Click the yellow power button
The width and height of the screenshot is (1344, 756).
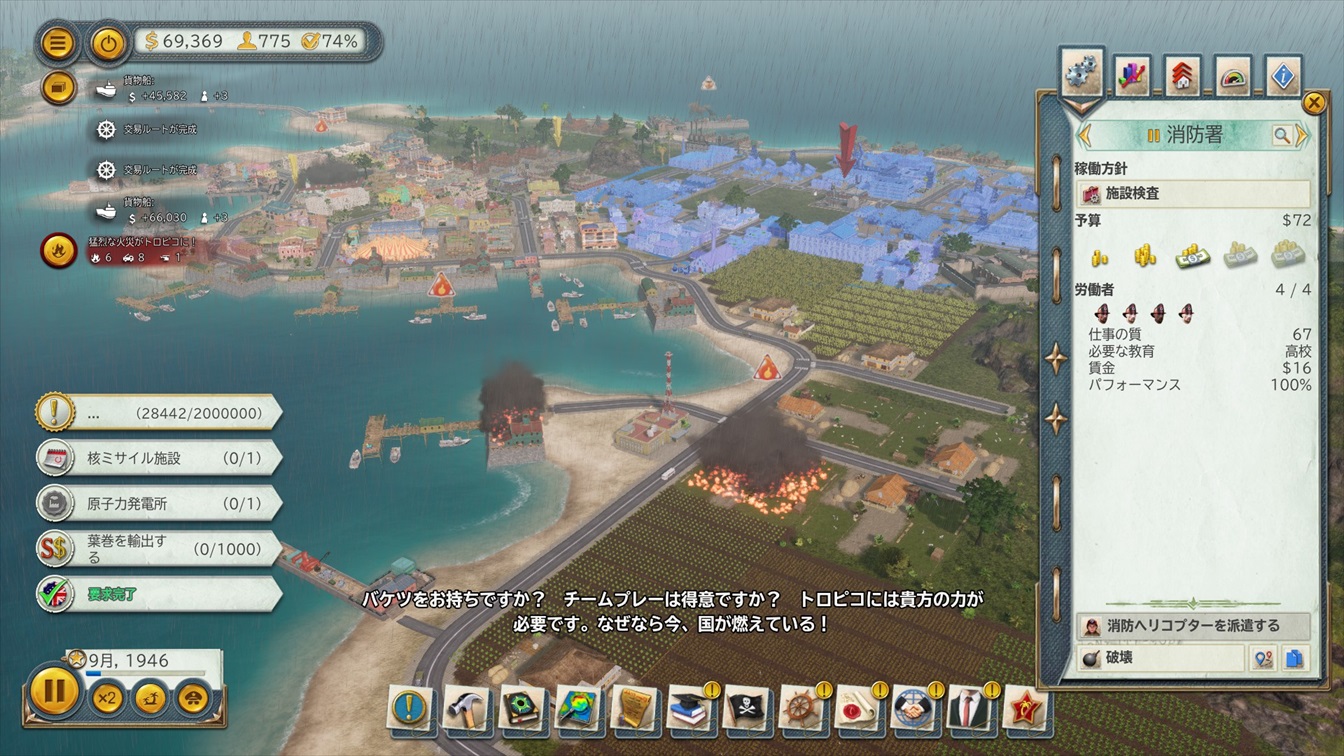pyautogui.click(x=107, y=43)
